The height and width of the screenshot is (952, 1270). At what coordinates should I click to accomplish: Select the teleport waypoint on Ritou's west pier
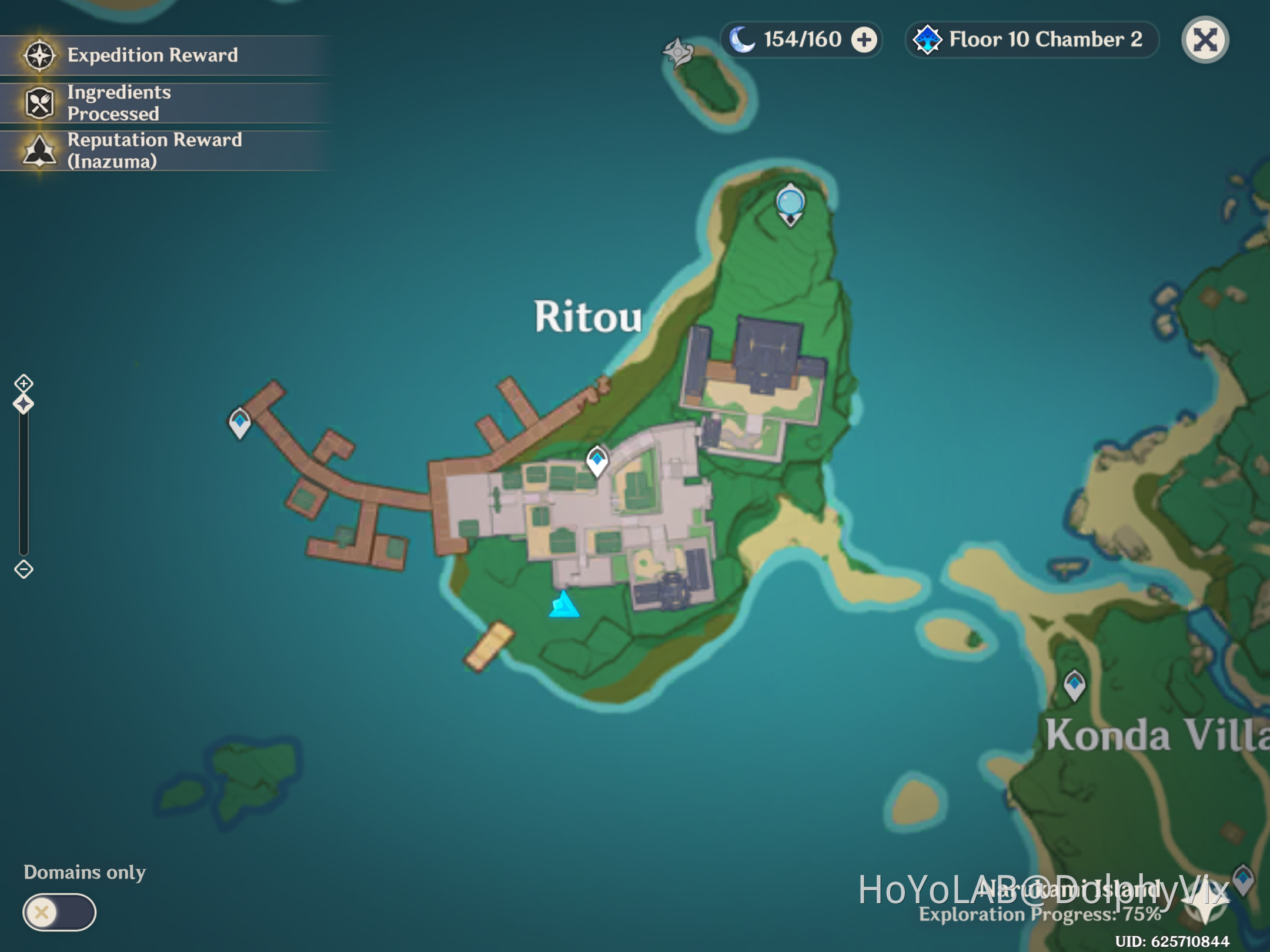pyautogui.click(x=239, y=421)
